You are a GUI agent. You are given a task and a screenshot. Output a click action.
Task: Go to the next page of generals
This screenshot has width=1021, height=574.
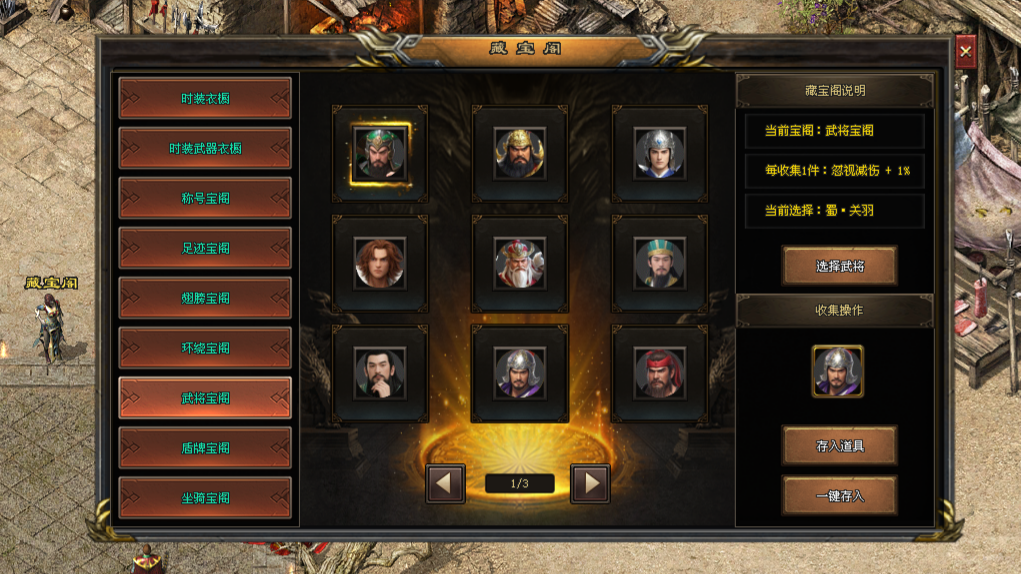[590, 484]
